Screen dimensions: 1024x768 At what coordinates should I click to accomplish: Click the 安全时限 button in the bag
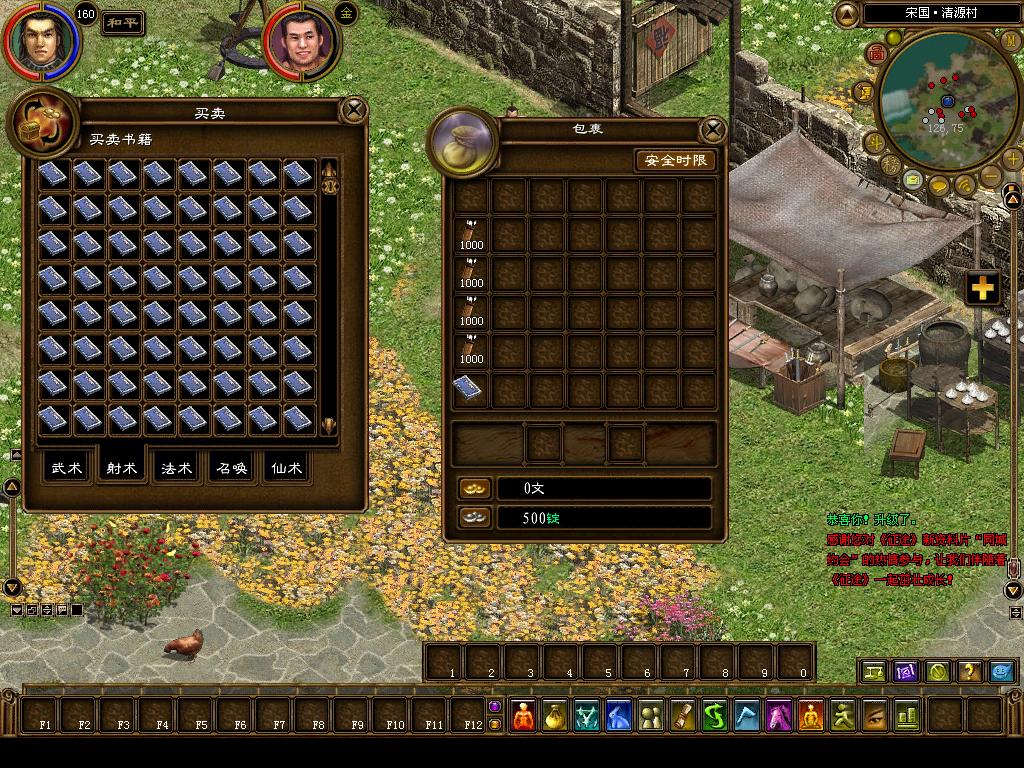pyautogui.click(x=676, y=160)
